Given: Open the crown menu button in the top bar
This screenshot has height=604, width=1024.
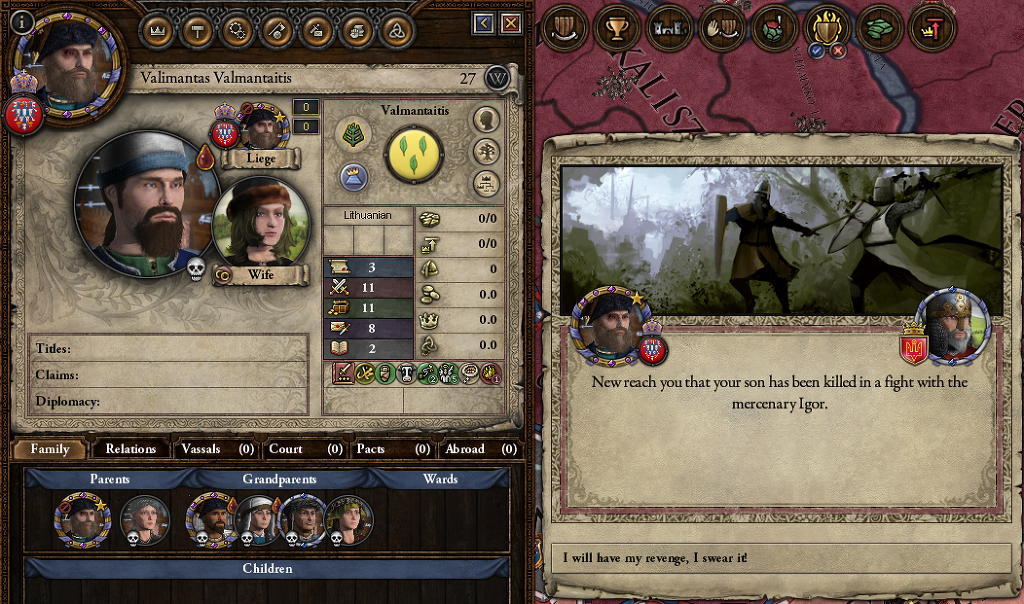Looking at the screenshot, I should pyautogui.click(x=155, y=30).
